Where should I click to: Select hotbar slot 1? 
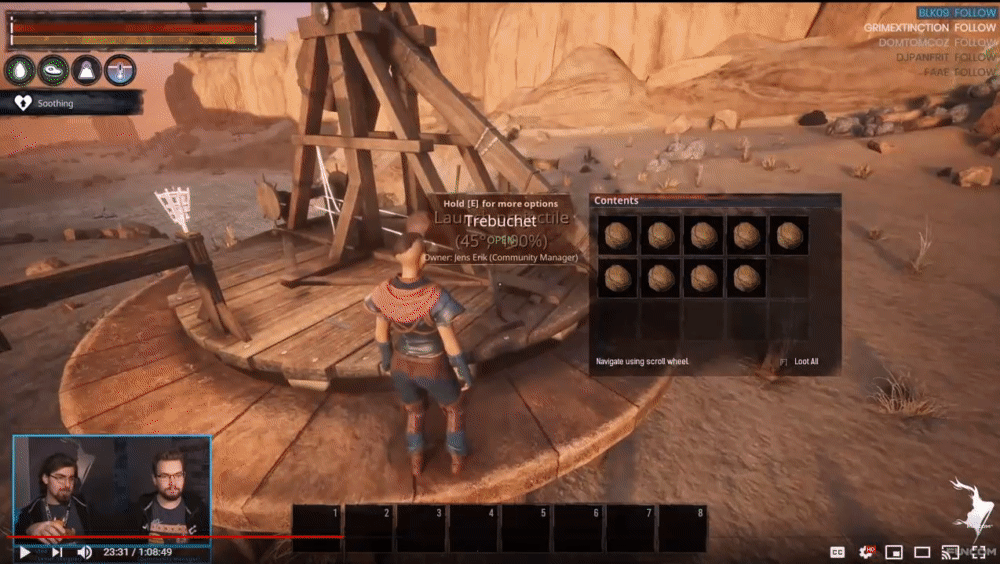318,529
